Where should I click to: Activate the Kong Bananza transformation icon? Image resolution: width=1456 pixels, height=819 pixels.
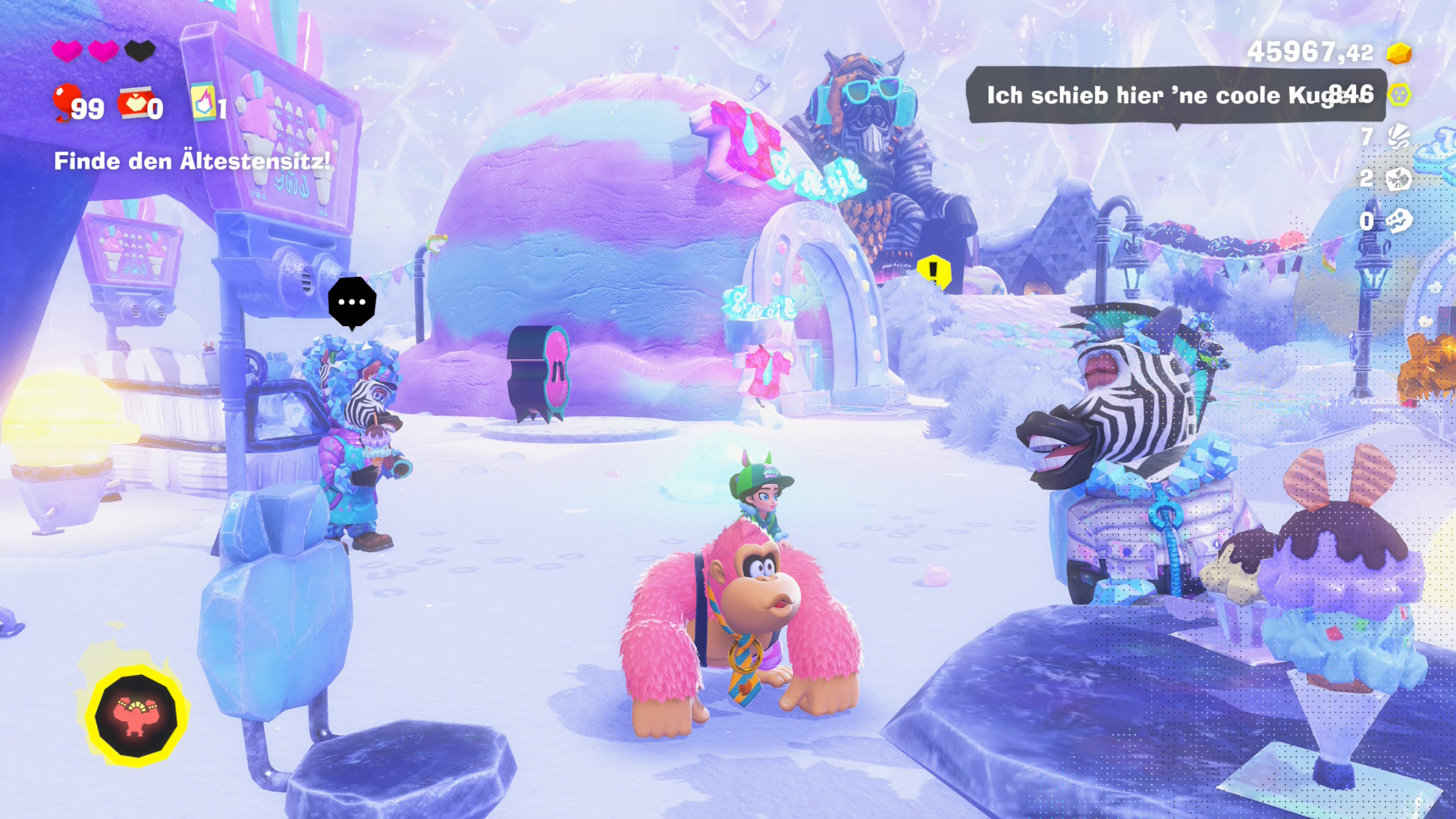tap(136, 717)
